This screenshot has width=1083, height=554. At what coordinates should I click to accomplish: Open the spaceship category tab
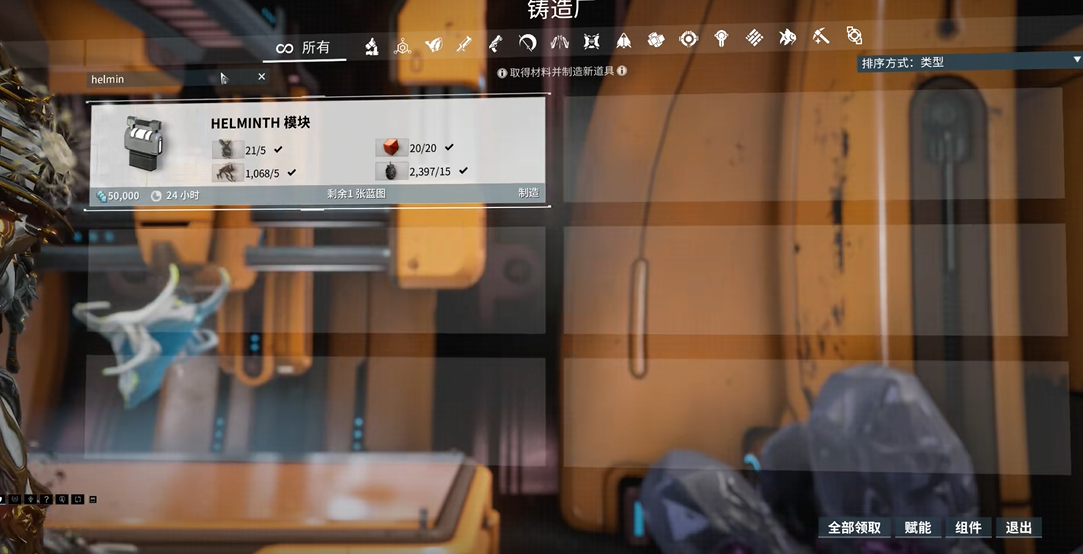coord(623,41)
